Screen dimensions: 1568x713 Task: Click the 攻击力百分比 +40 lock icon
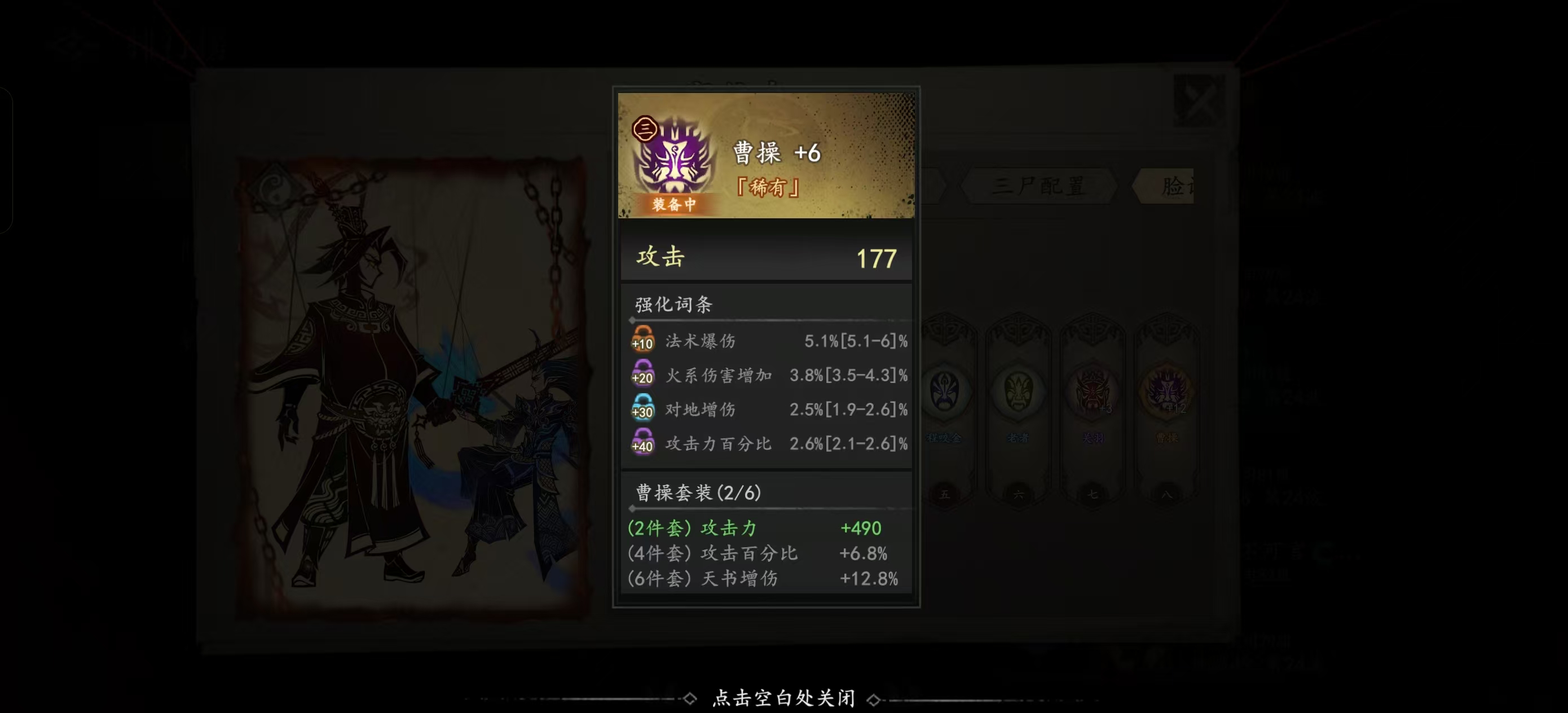pyautogui.click(x=643, y=444)
